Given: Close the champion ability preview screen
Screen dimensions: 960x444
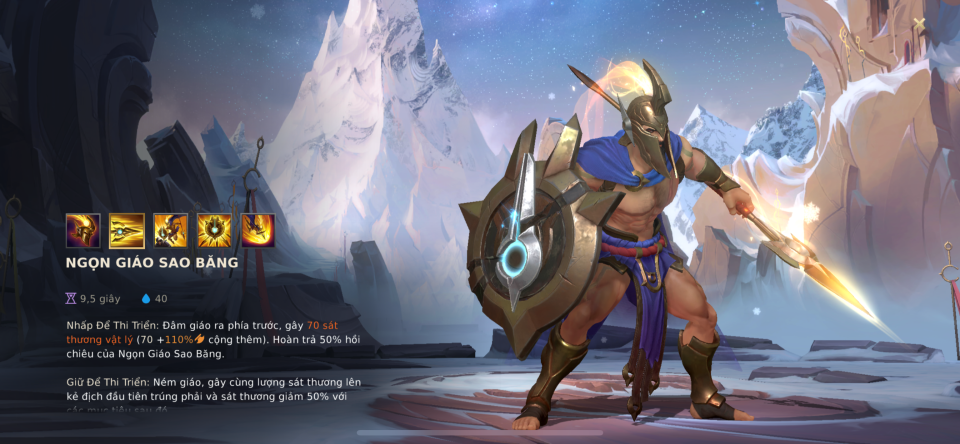Looking at the screenshot, I should pos(920,23).
